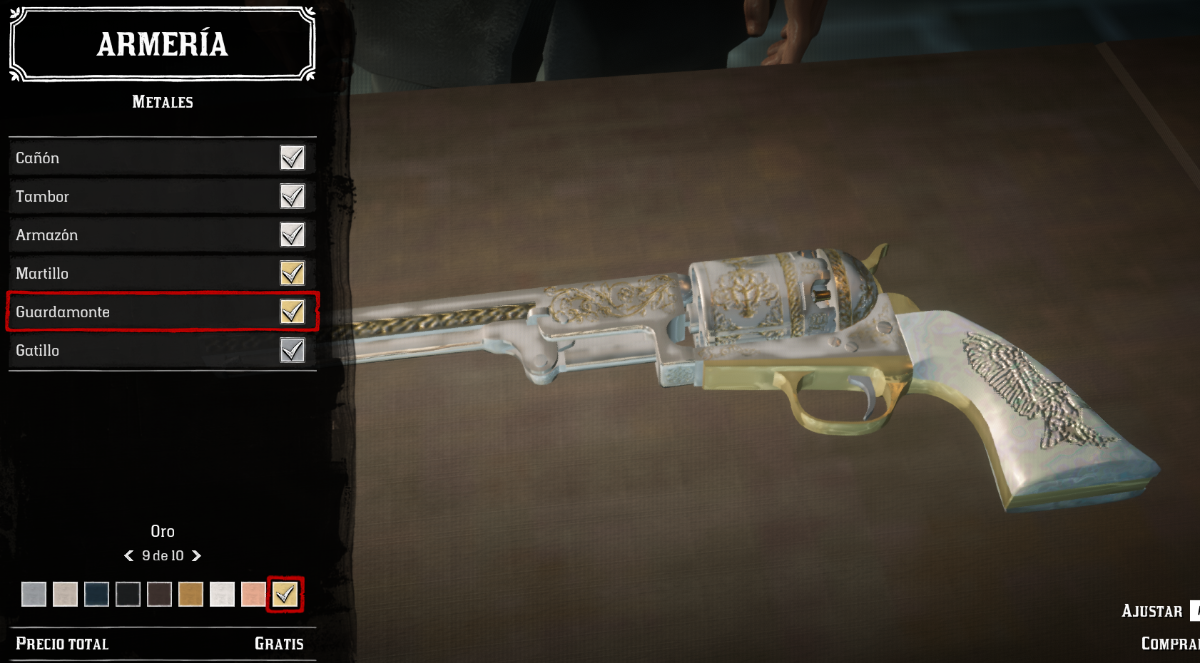Choose the Tambor metal option
The width and height of the screenshot is (1200, 663).
160,196
